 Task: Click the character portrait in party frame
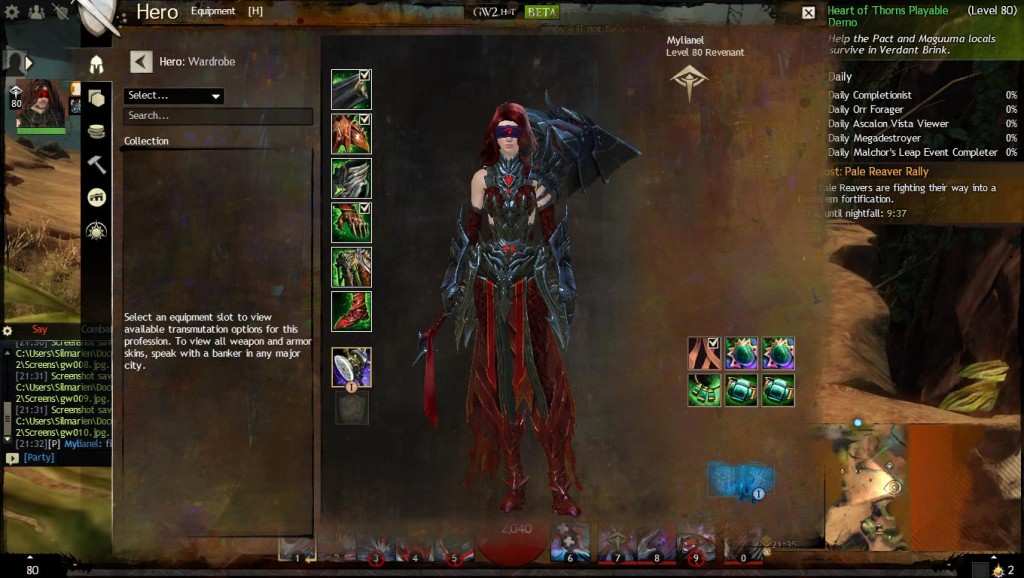41,105
